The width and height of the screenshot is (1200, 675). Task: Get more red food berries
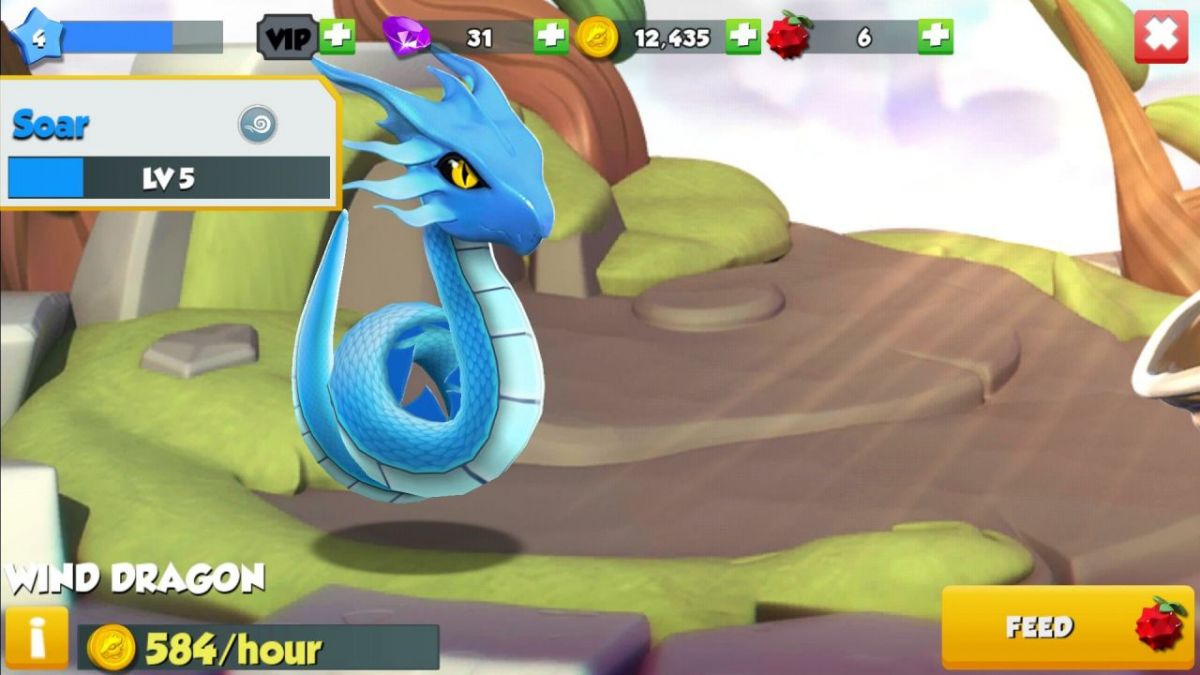935,37
